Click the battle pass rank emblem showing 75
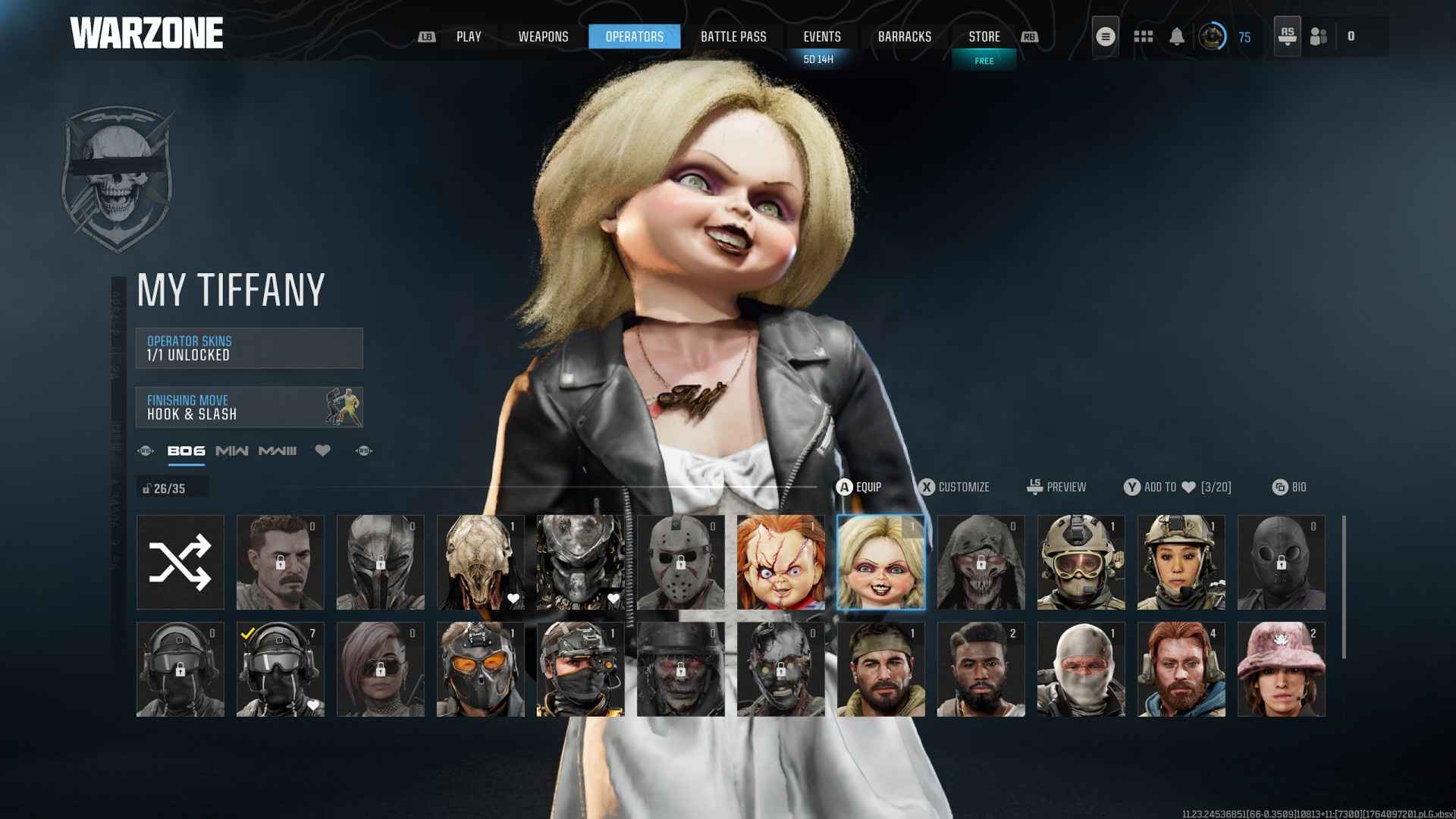 point(1213,36)
